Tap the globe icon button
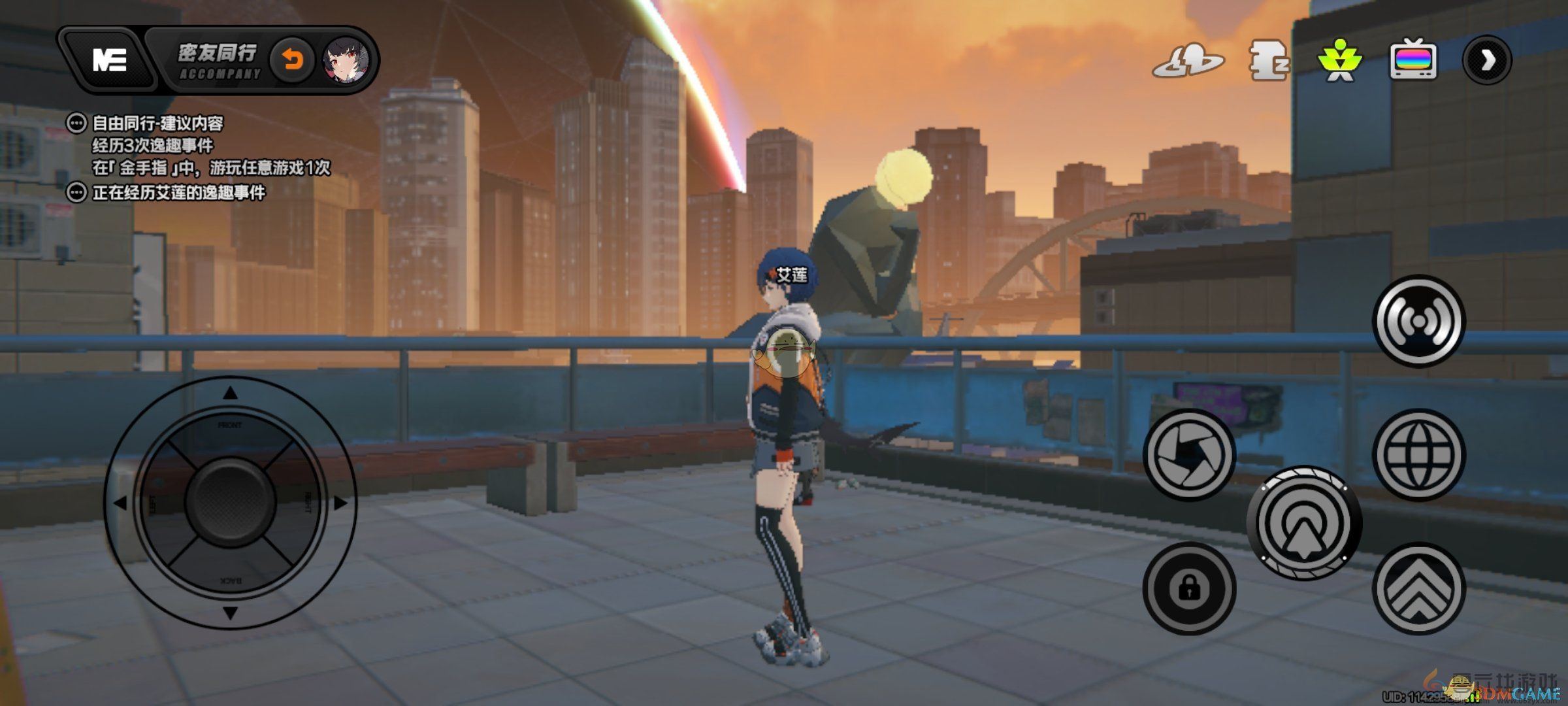The height and width of the screenshot is (706, 1568). coord(1418,454)
